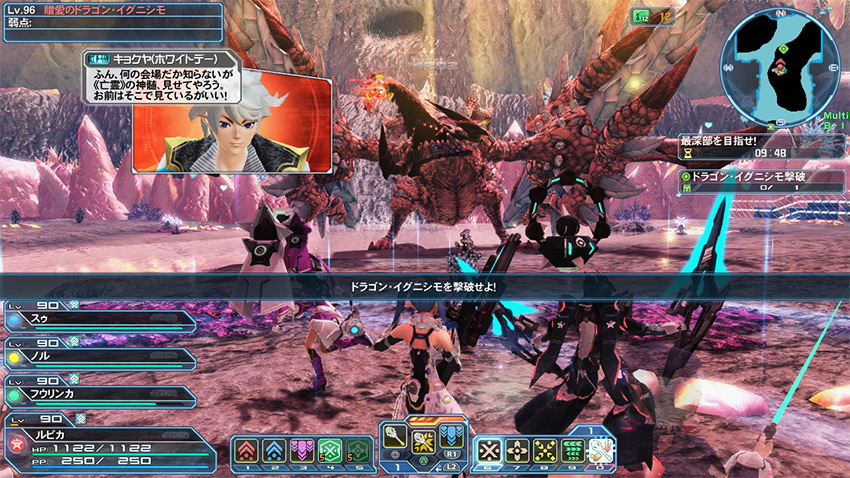This screenshot has height=478, width=850.
Task: Select the wrench tool subpalette slot
Action: [601, 452]
